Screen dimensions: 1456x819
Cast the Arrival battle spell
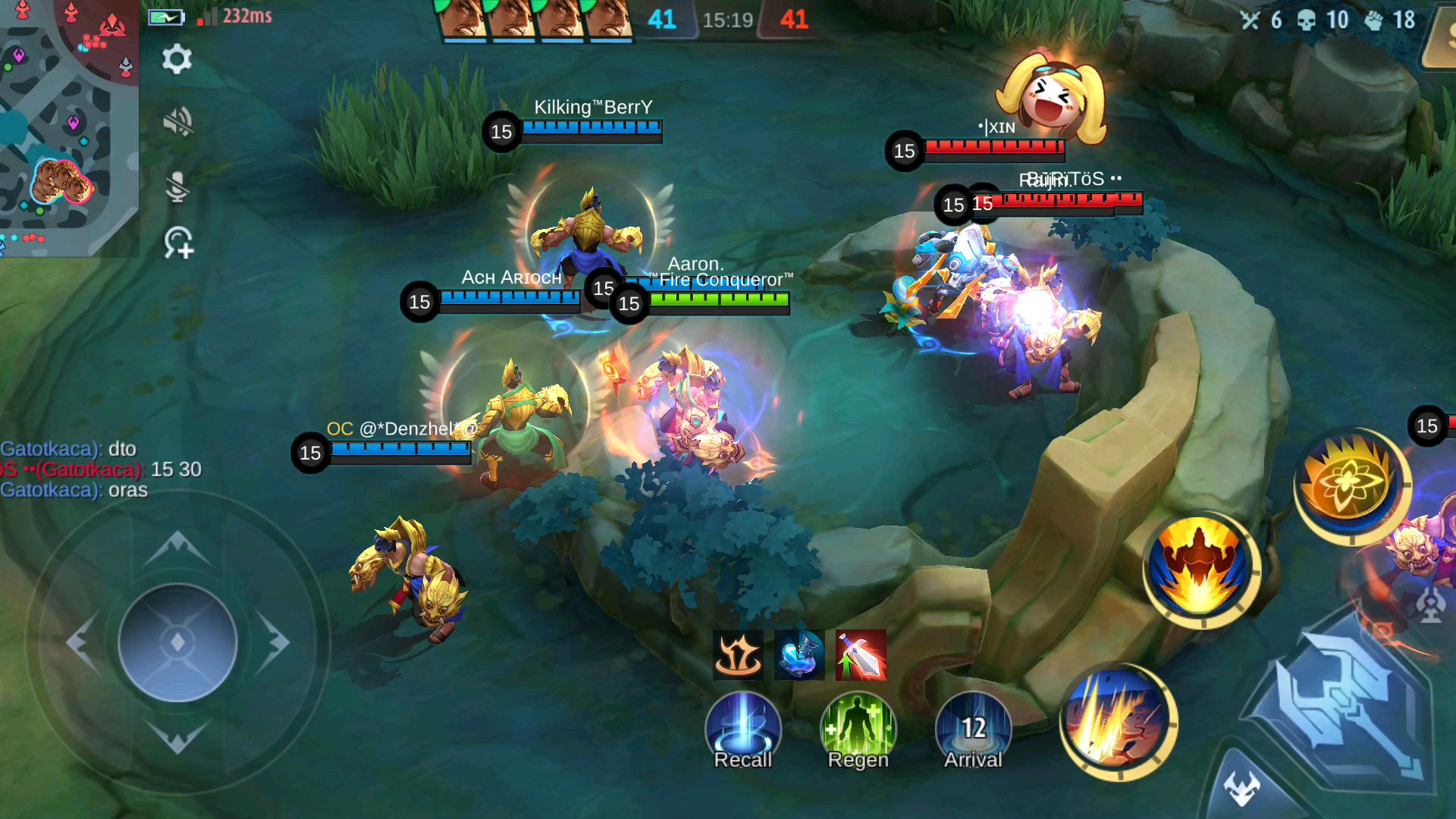point(973,730)
